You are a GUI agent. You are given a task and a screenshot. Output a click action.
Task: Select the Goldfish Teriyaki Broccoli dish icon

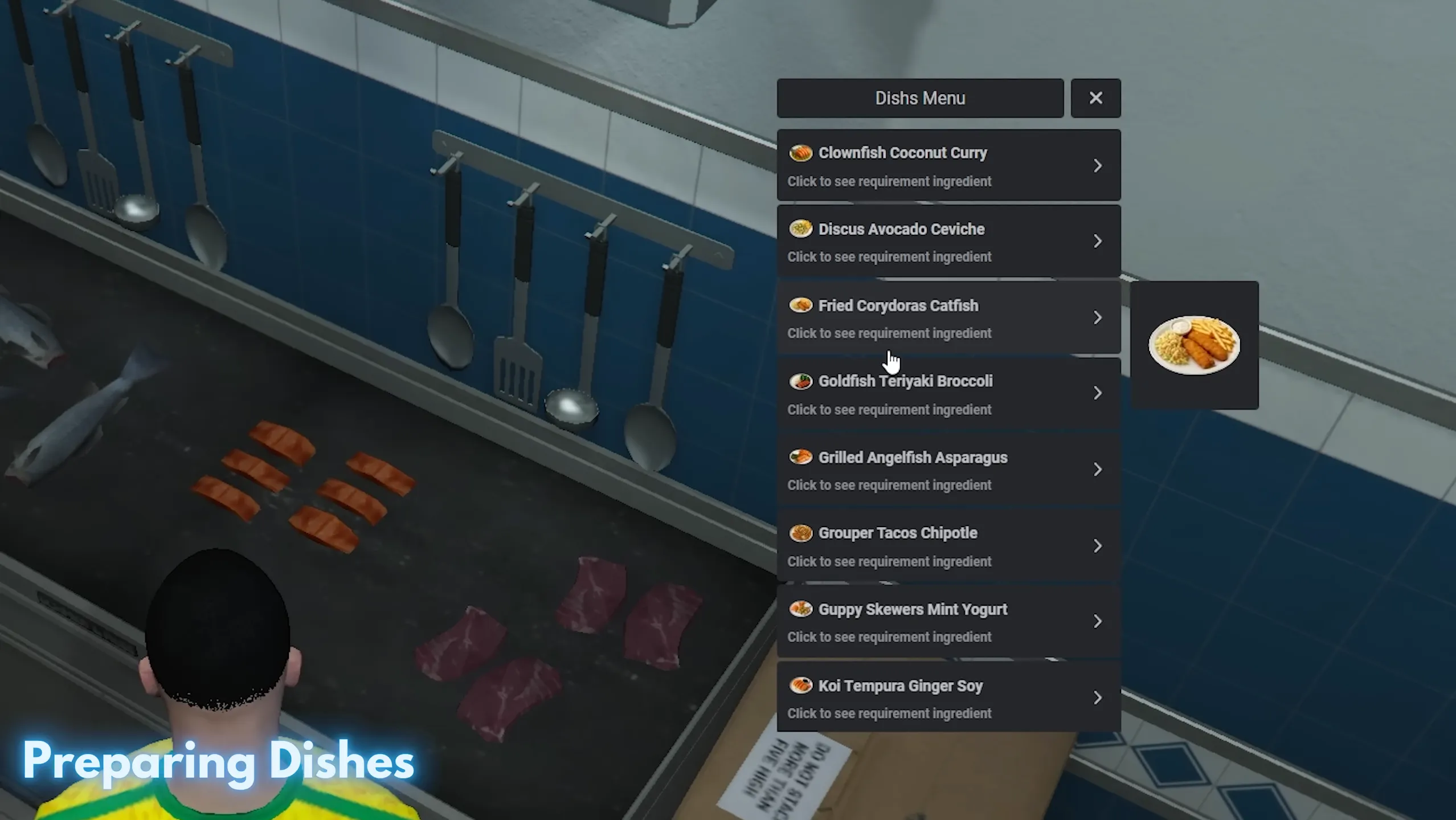pyautogui.click(x=801, y=381)
